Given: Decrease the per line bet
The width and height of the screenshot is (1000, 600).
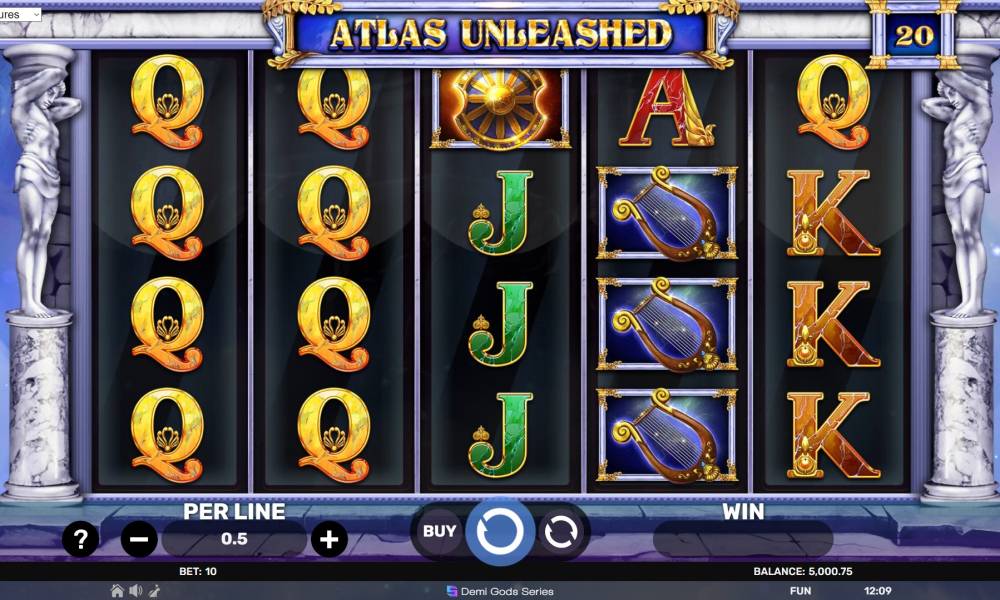Looking at the screenshot, I should point(139,540).
